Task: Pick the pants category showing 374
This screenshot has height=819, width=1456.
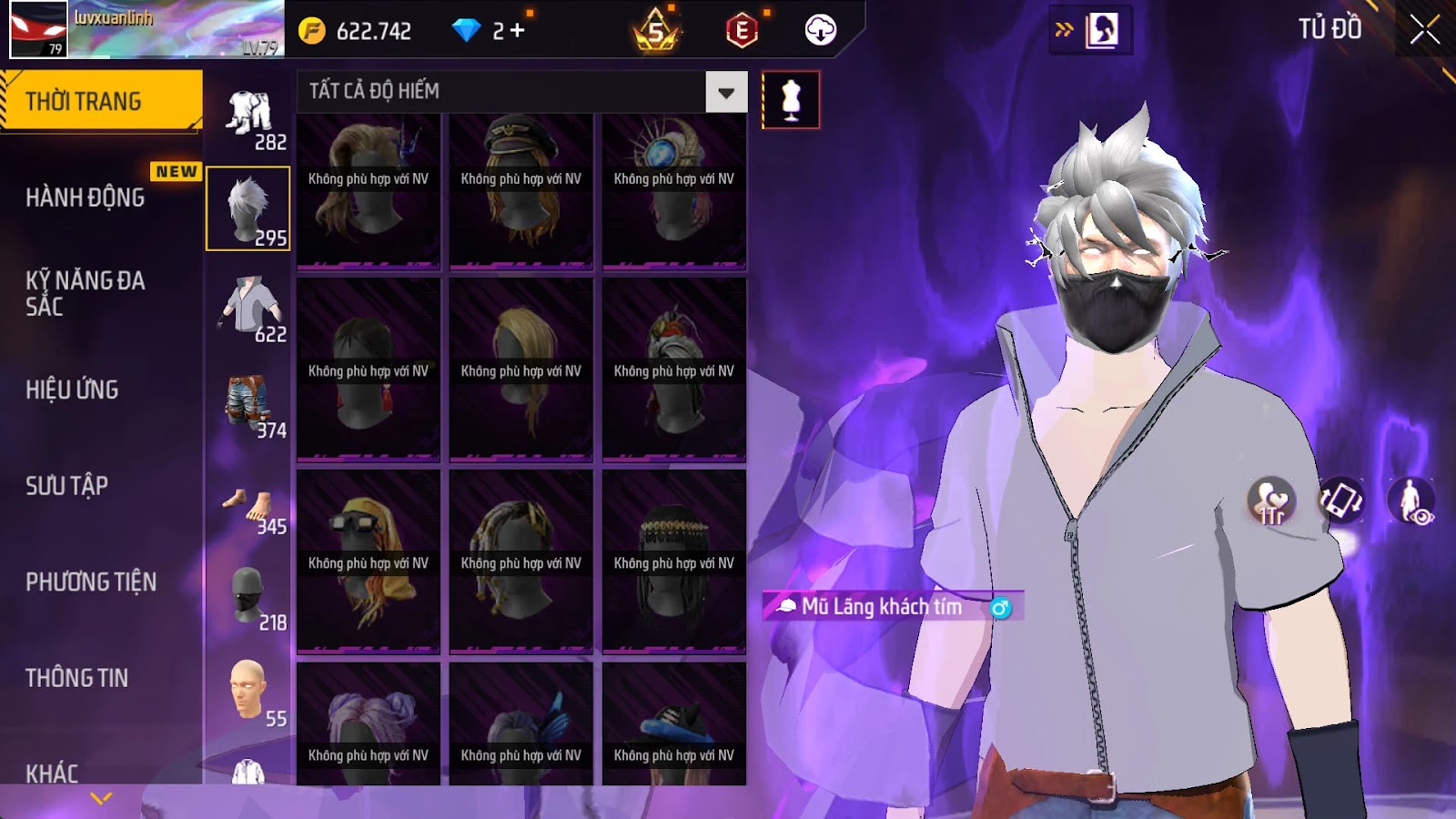Action: click(248, 404)
